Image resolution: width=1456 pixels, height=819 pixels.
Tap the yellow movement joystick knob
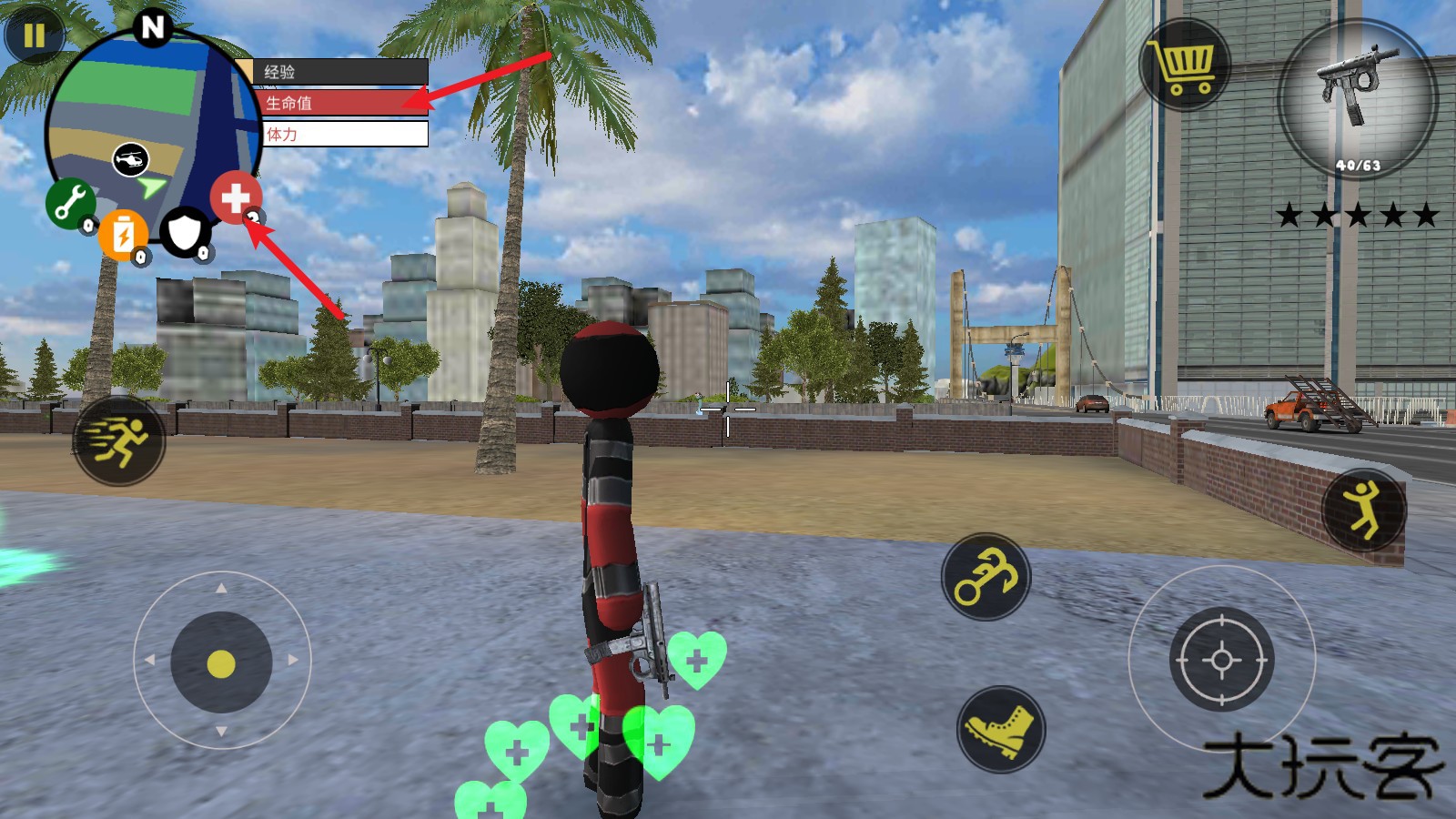(x=221, y=663)
